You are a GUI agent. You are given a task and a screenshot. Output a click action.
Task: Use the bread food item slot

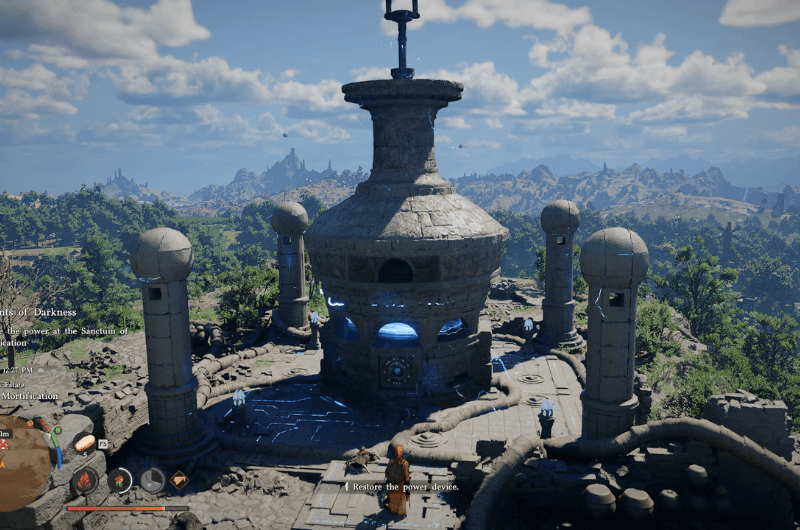click(85, 443)
